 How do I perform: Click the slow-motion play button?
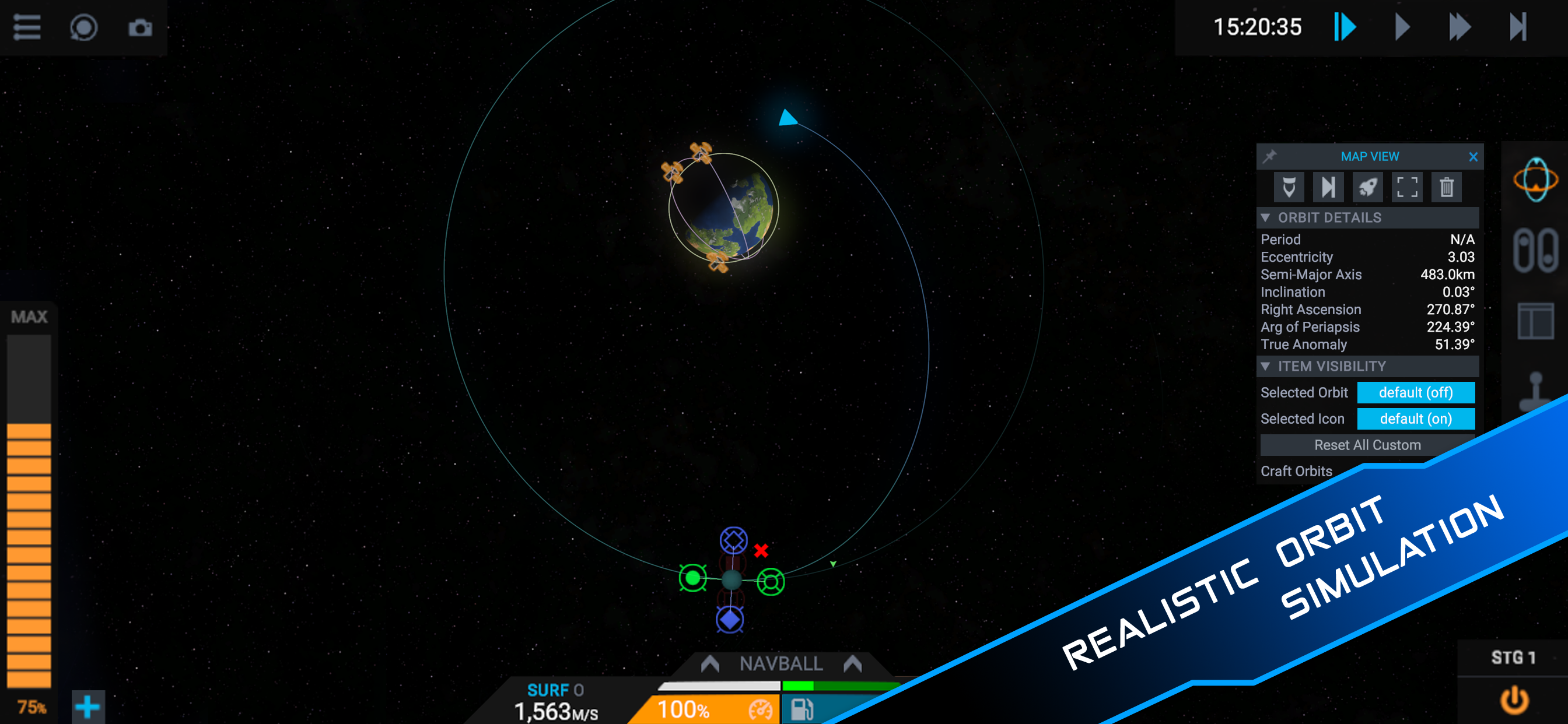[x=1345, y=27]
